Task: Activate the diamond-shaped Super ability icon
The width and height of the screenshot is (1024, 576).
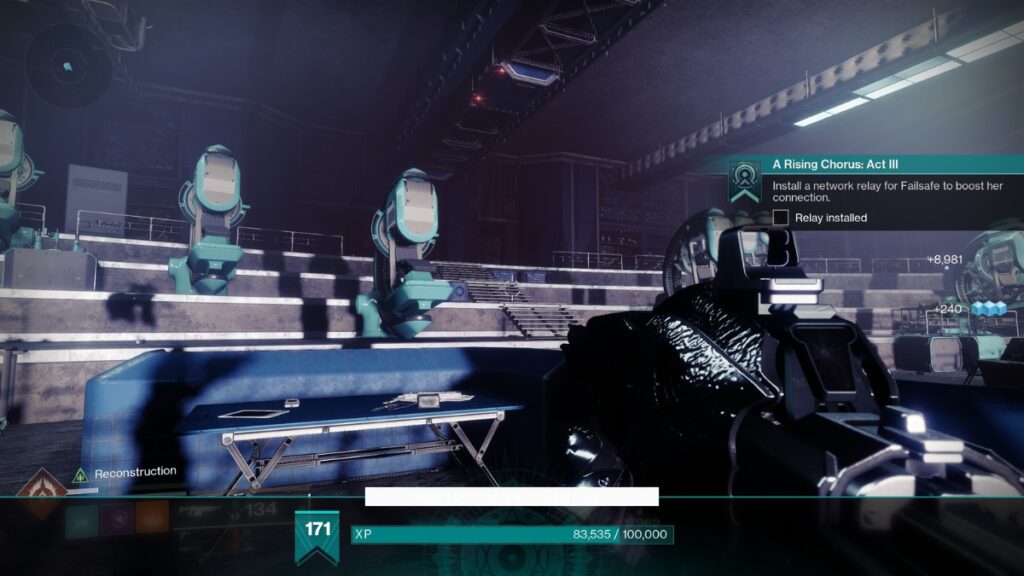Action: pos(40,492)
